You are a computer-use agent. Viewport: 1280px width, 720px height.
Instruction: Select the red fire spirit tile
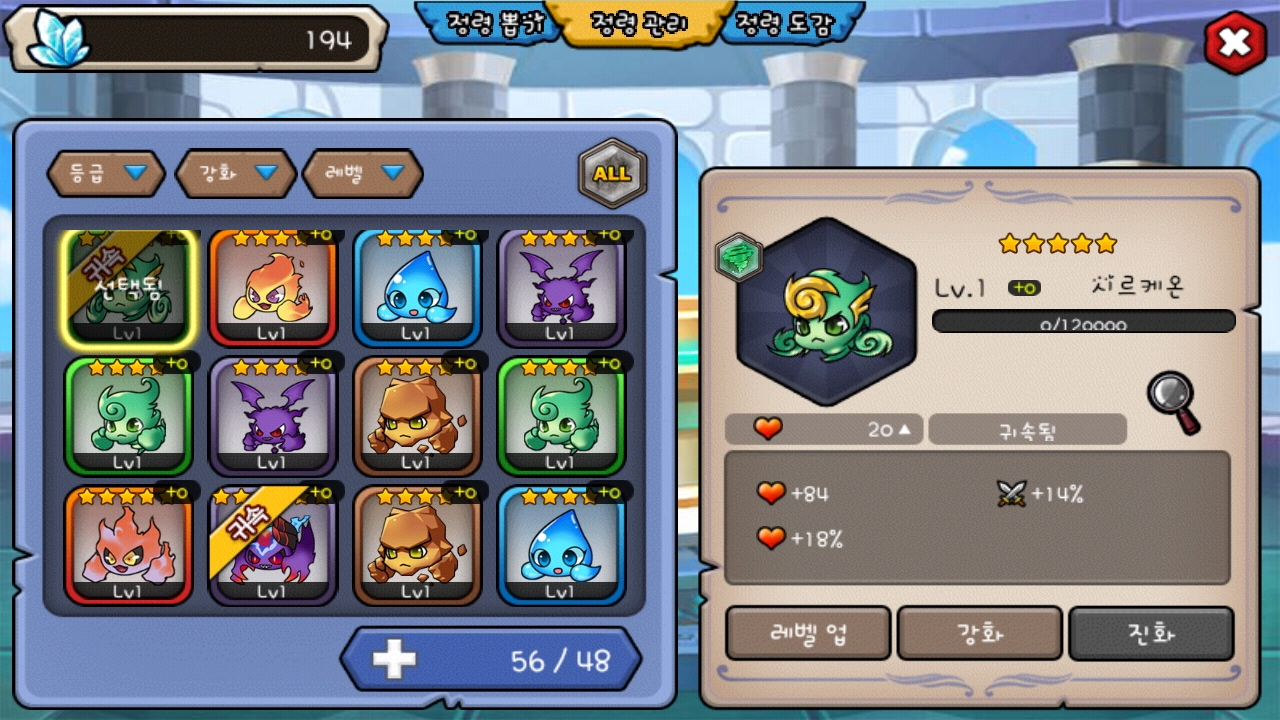point(128,545)
